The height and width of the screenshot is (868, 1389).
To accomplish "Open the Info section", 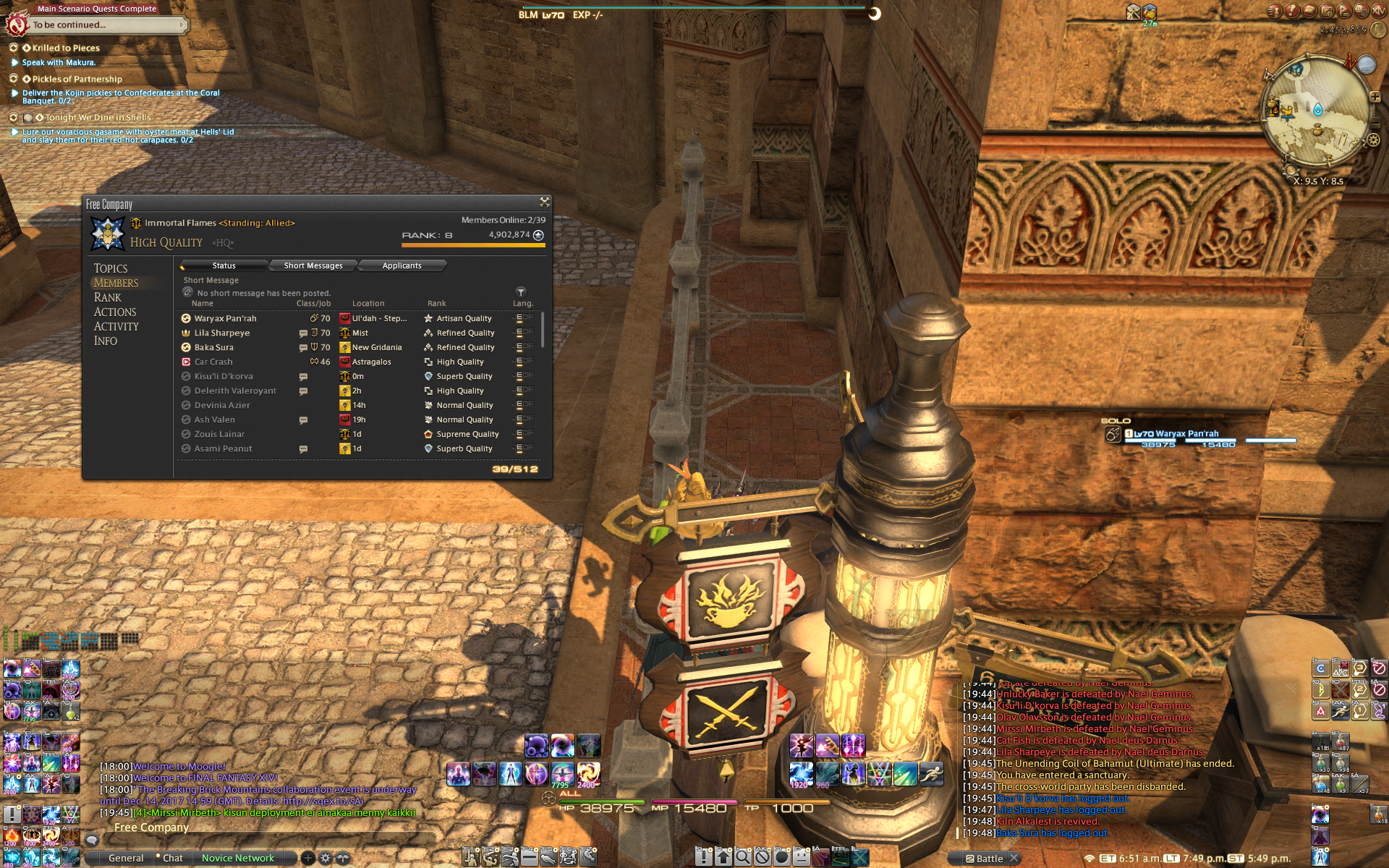I will pyautogui.click(x=106, y=341).
